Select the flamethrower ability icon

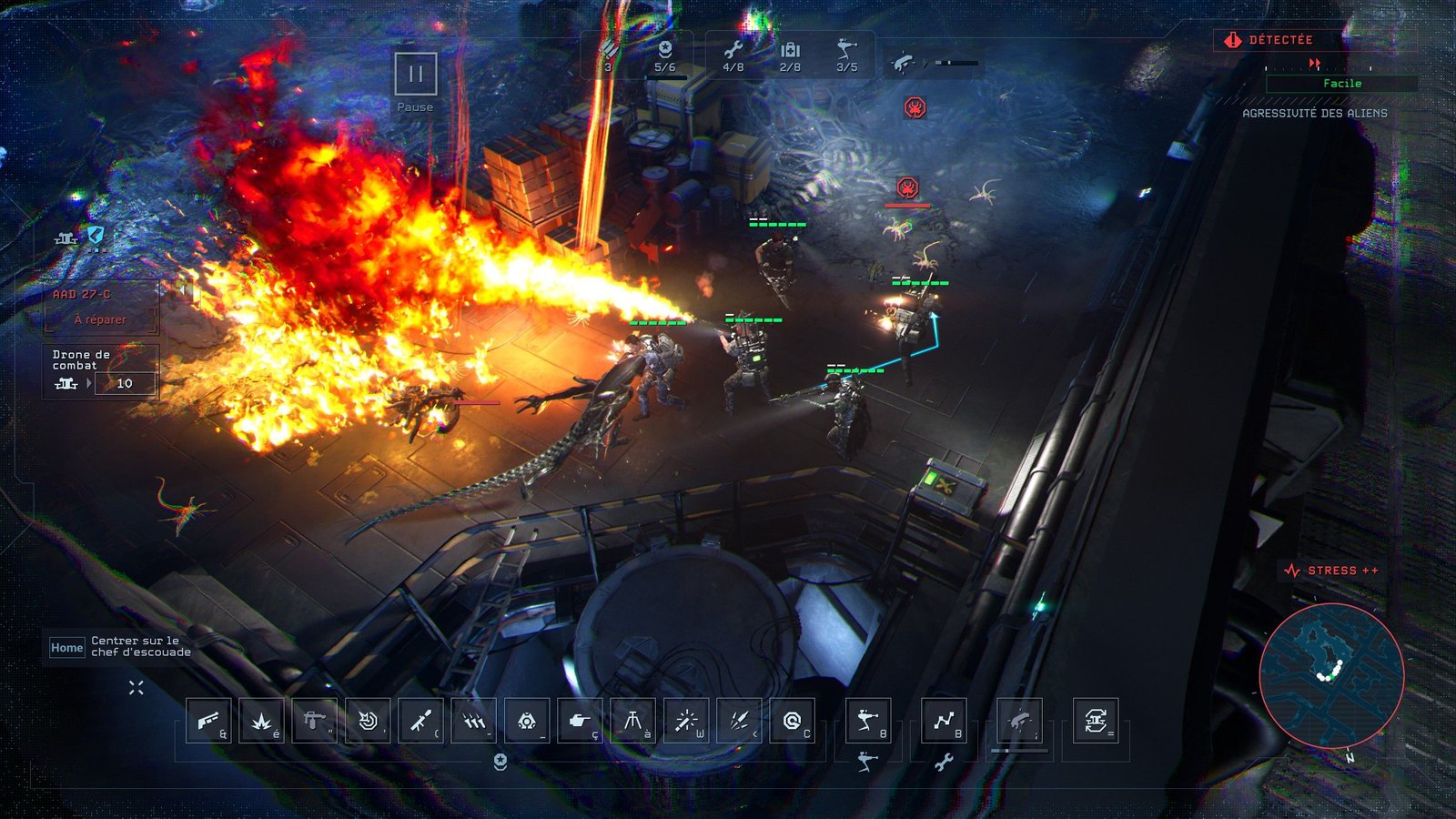(314, 721)
